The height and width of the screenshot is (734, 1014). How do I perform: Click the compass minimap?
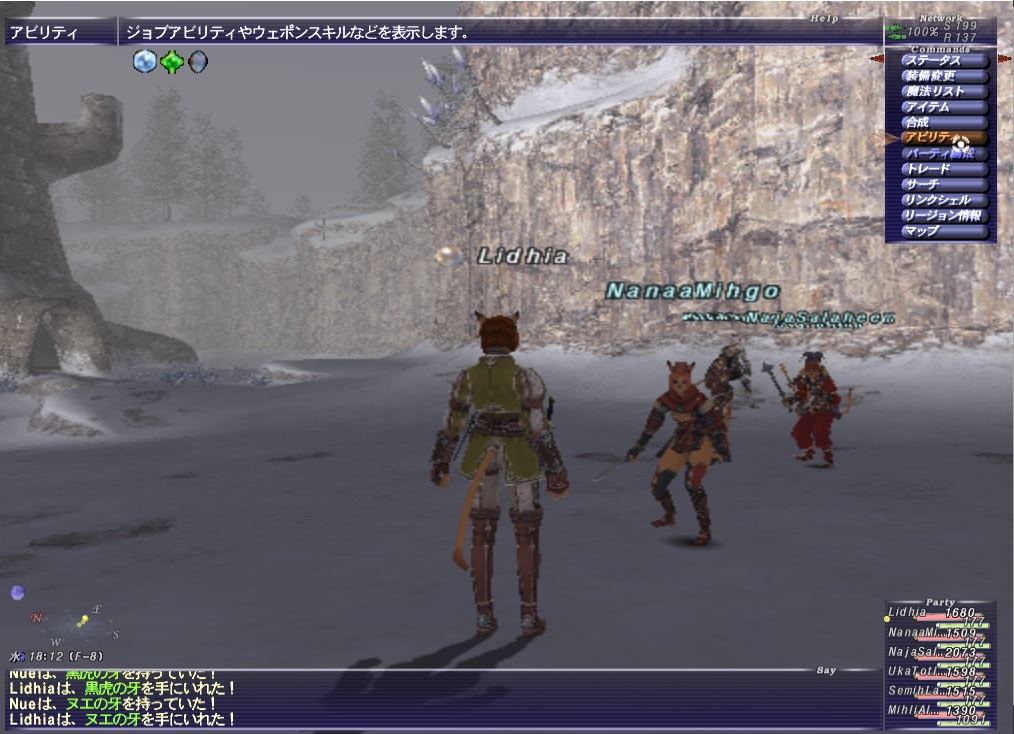(74, 625)
